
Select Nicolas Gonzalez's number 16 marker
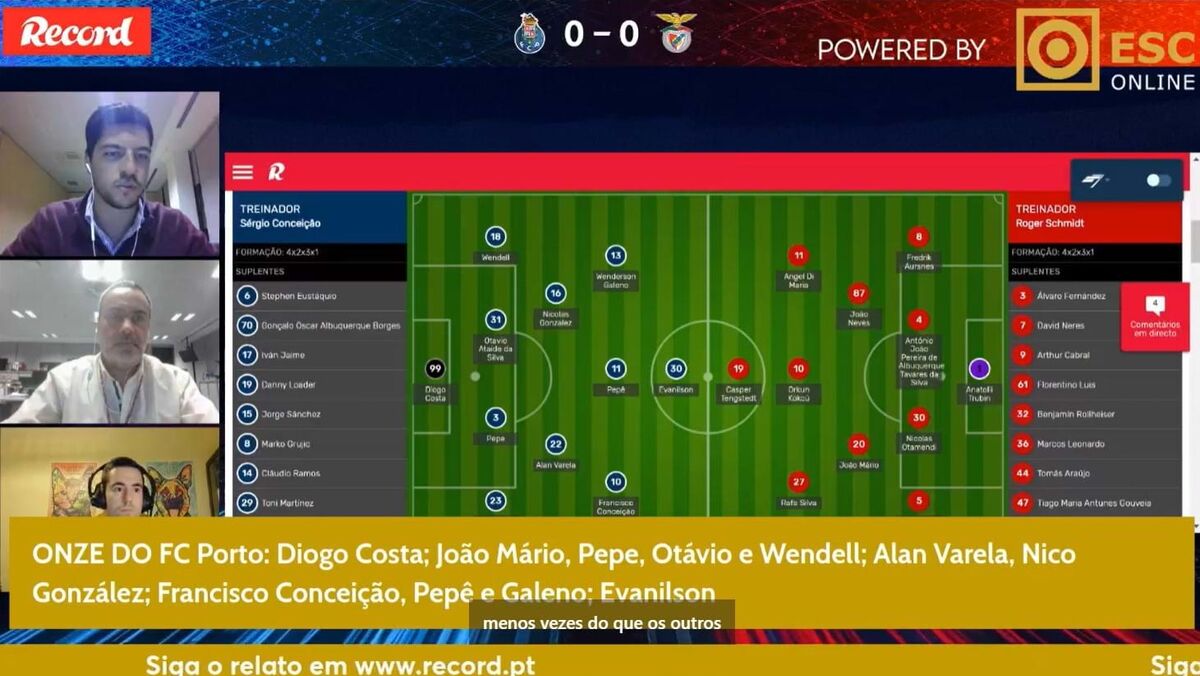tap(556, 294)
